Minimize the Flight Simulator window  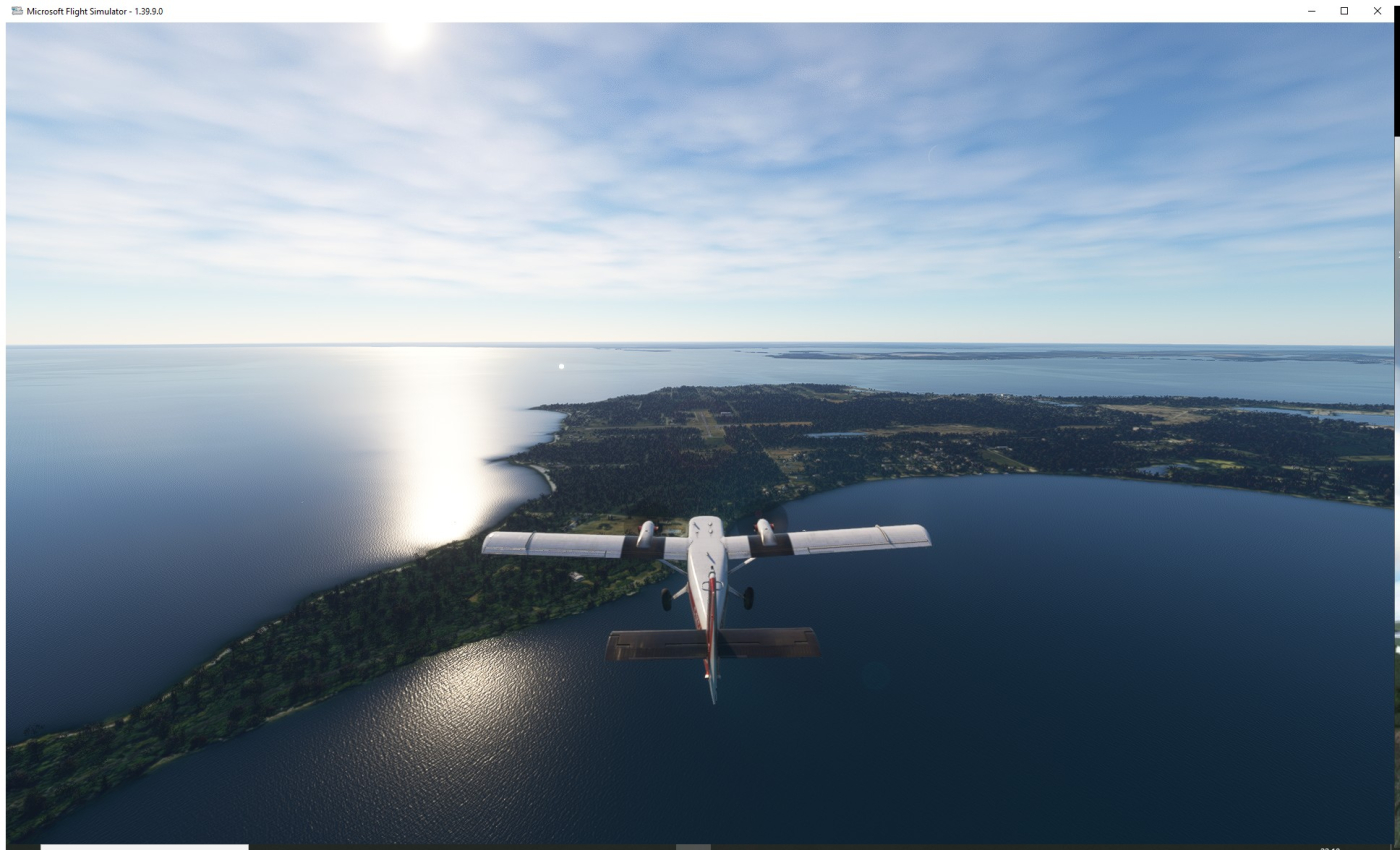[x=1311, y=11]
